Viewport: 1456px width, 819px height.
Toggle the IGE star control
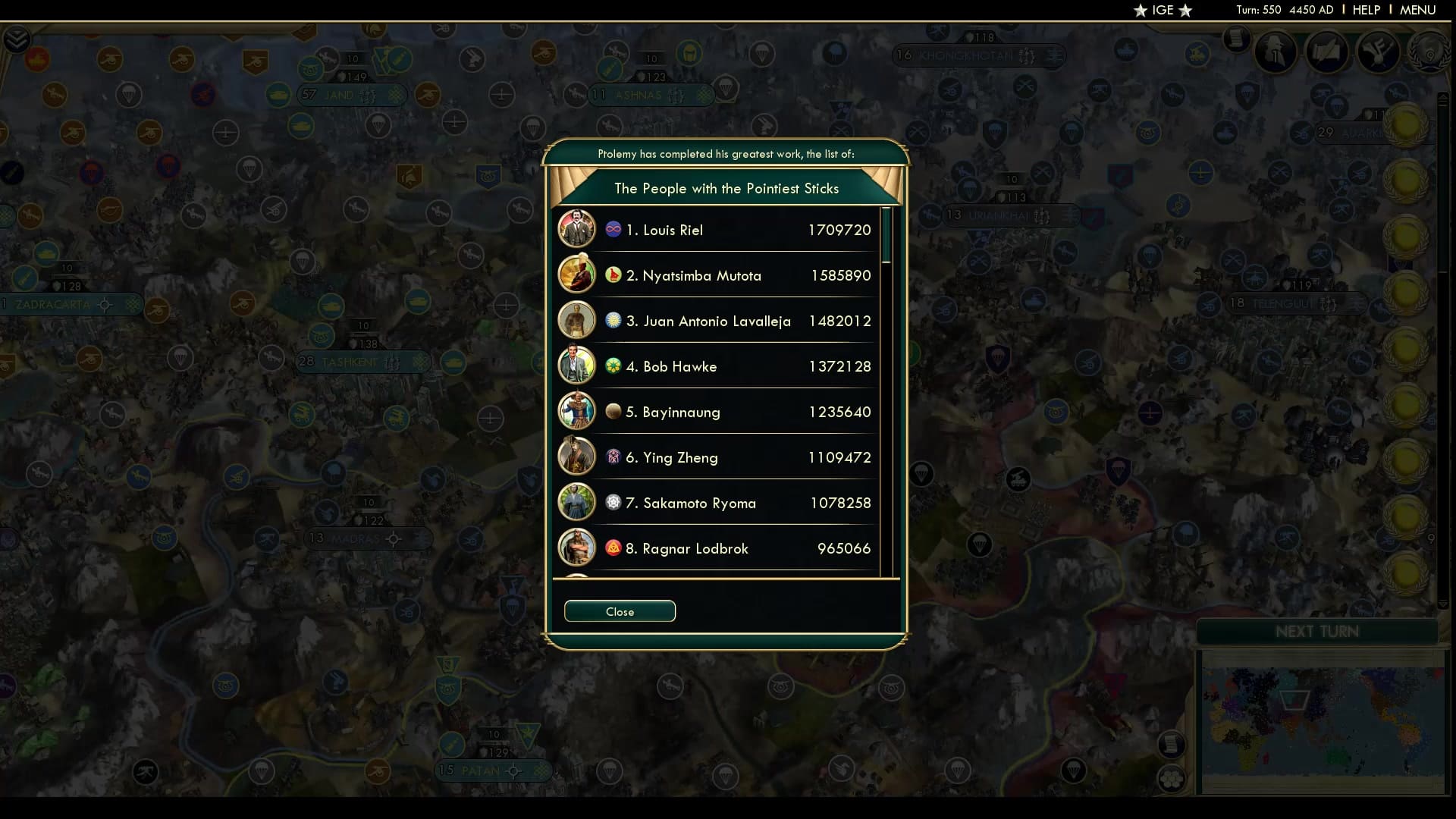(1163, 11)
